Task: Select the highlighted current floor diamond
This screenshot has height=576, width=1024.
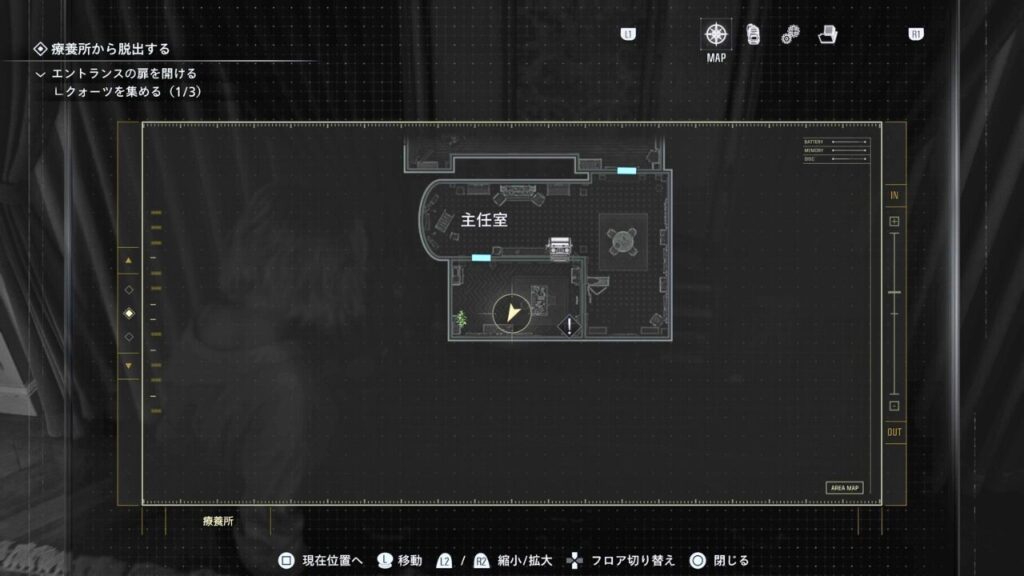Action: click(128, 313)
